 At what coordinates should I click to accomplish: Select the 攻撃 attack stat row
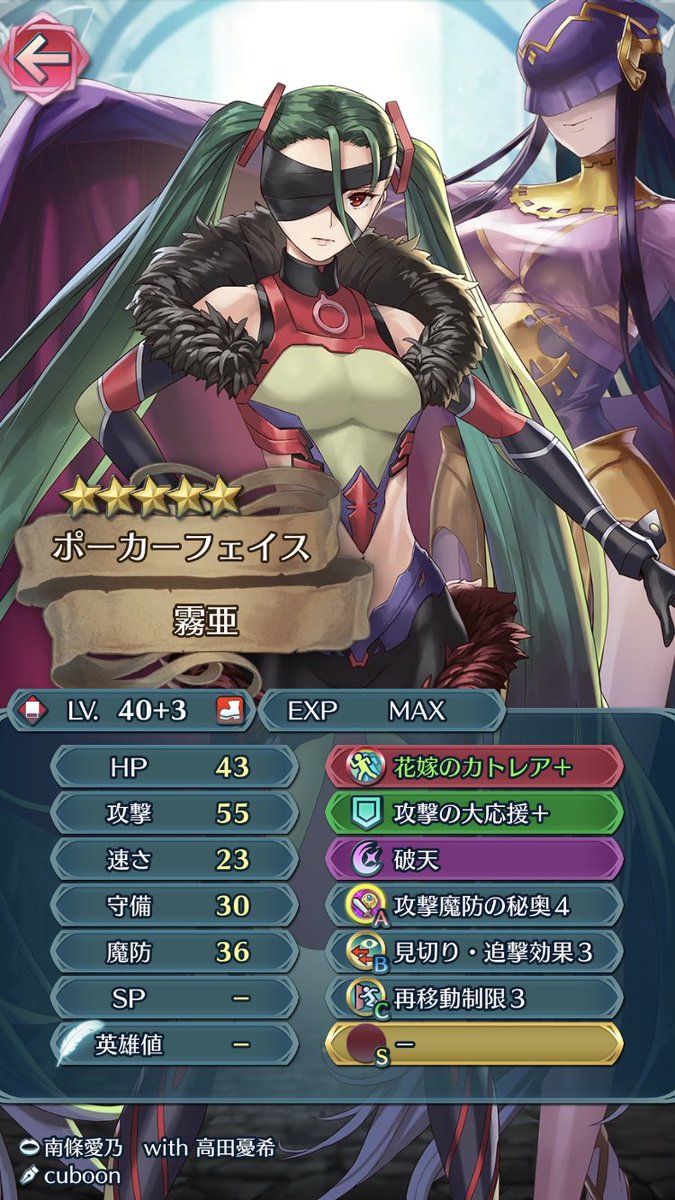pos(173,812)
